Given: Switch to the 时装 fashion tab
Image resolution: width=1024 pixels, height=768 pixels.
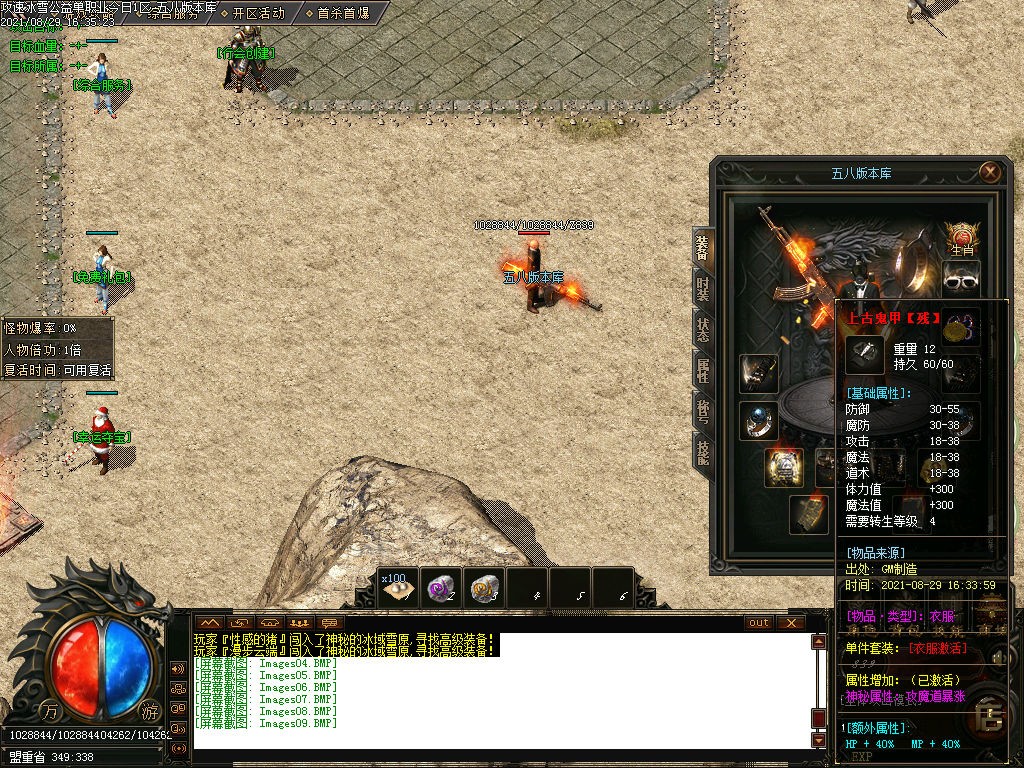Looking at the screenshot, I should coord(702,289).
